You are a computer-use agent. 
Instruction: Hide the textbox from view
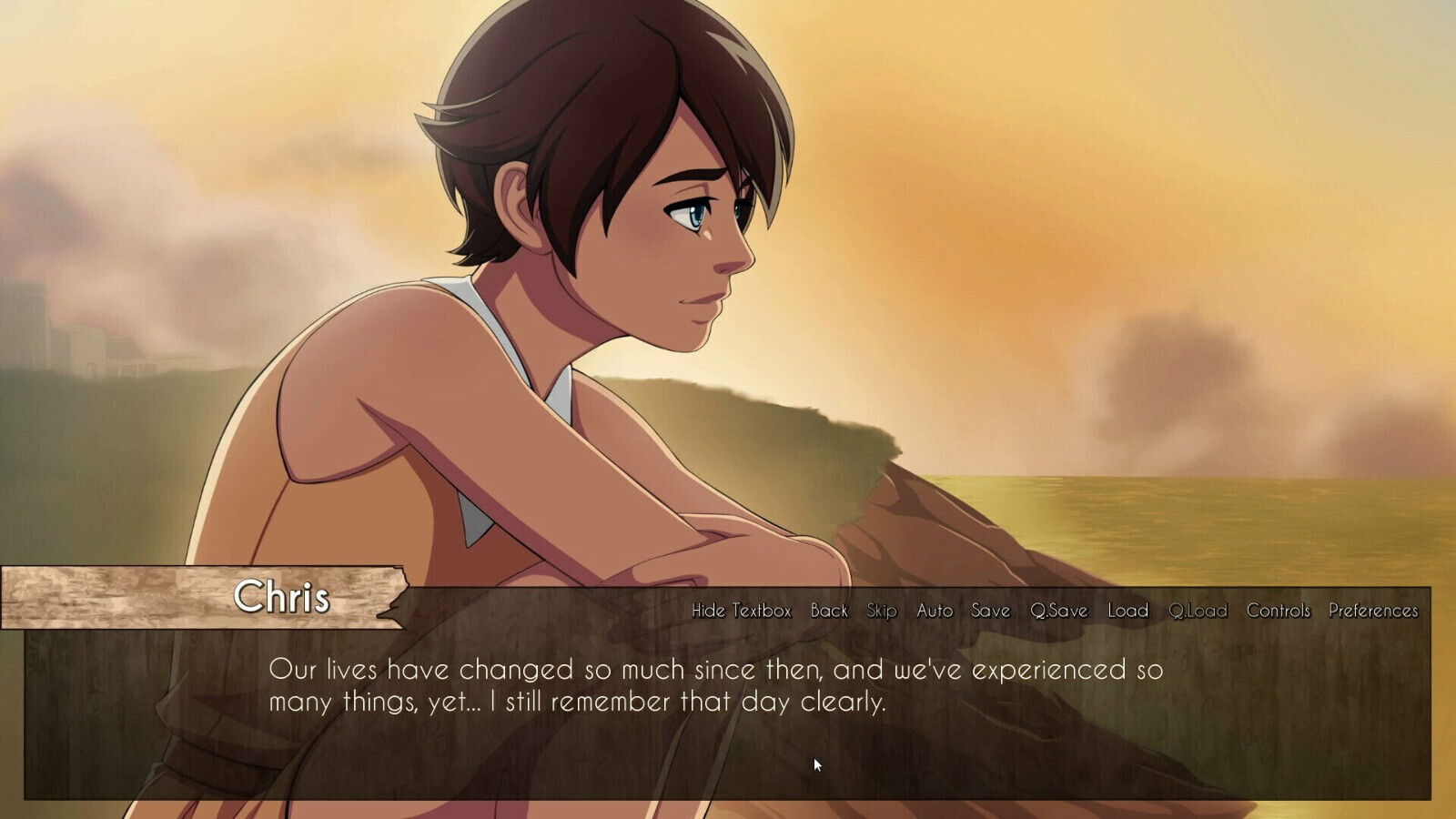(740, 612)
